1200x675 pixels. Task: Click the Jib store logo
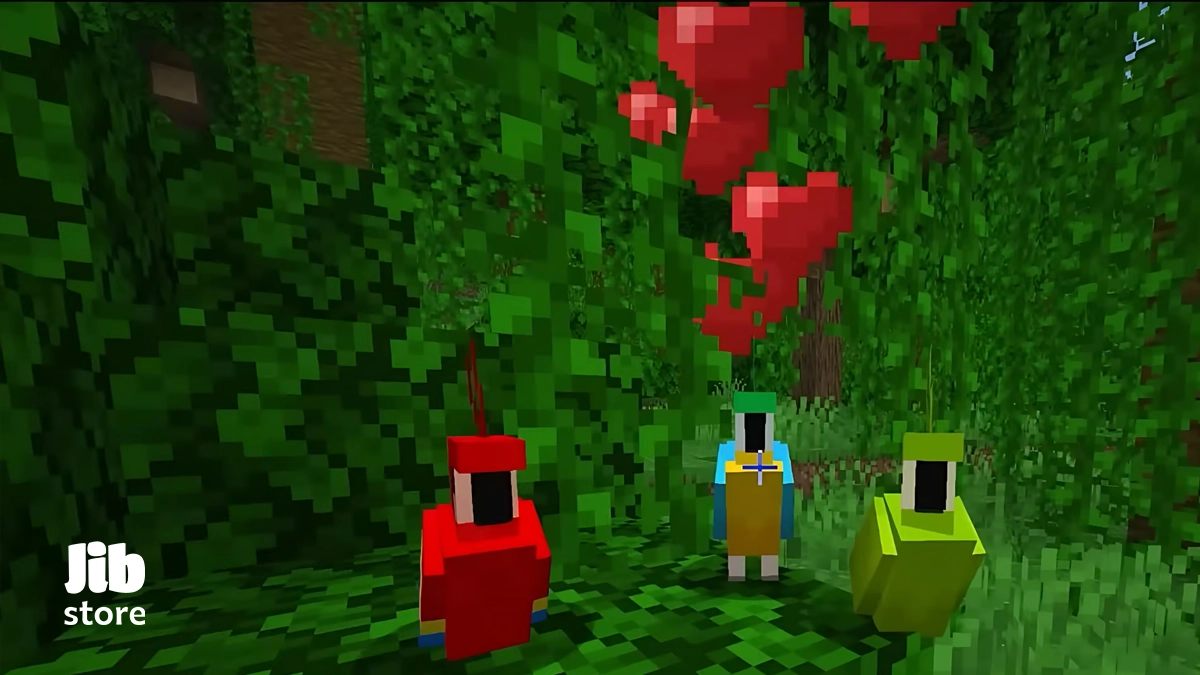point(105,584)
